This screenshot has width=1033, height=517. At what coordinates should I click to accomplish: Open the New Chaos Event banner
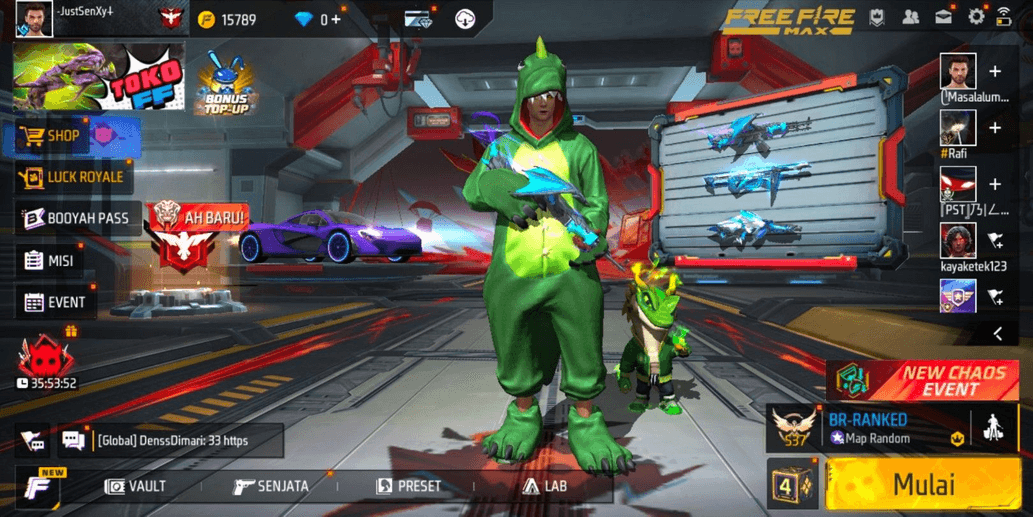(x=924, y=379)
